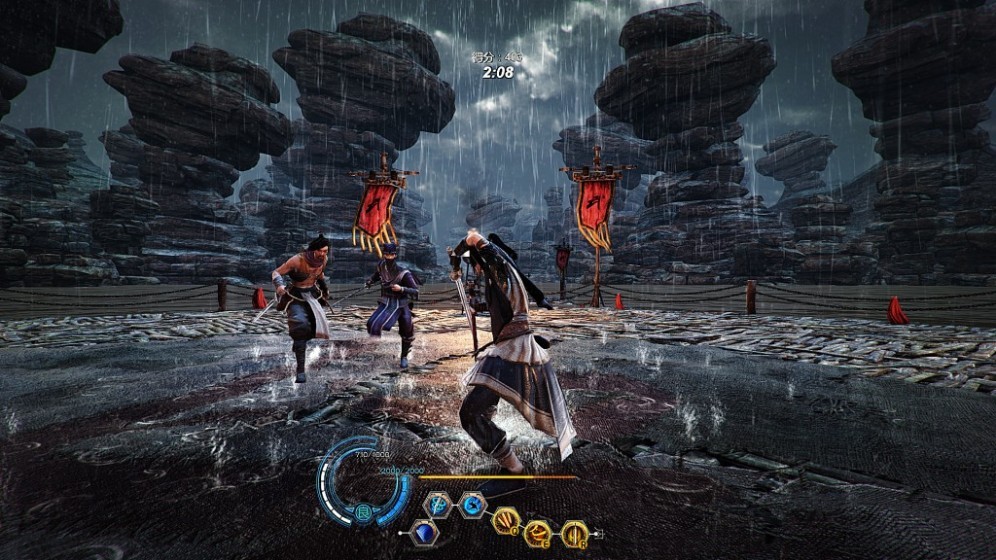Choose the blue wave skill hexagon
This screenshot has height=560, width=996.
(x=473, y=505)
